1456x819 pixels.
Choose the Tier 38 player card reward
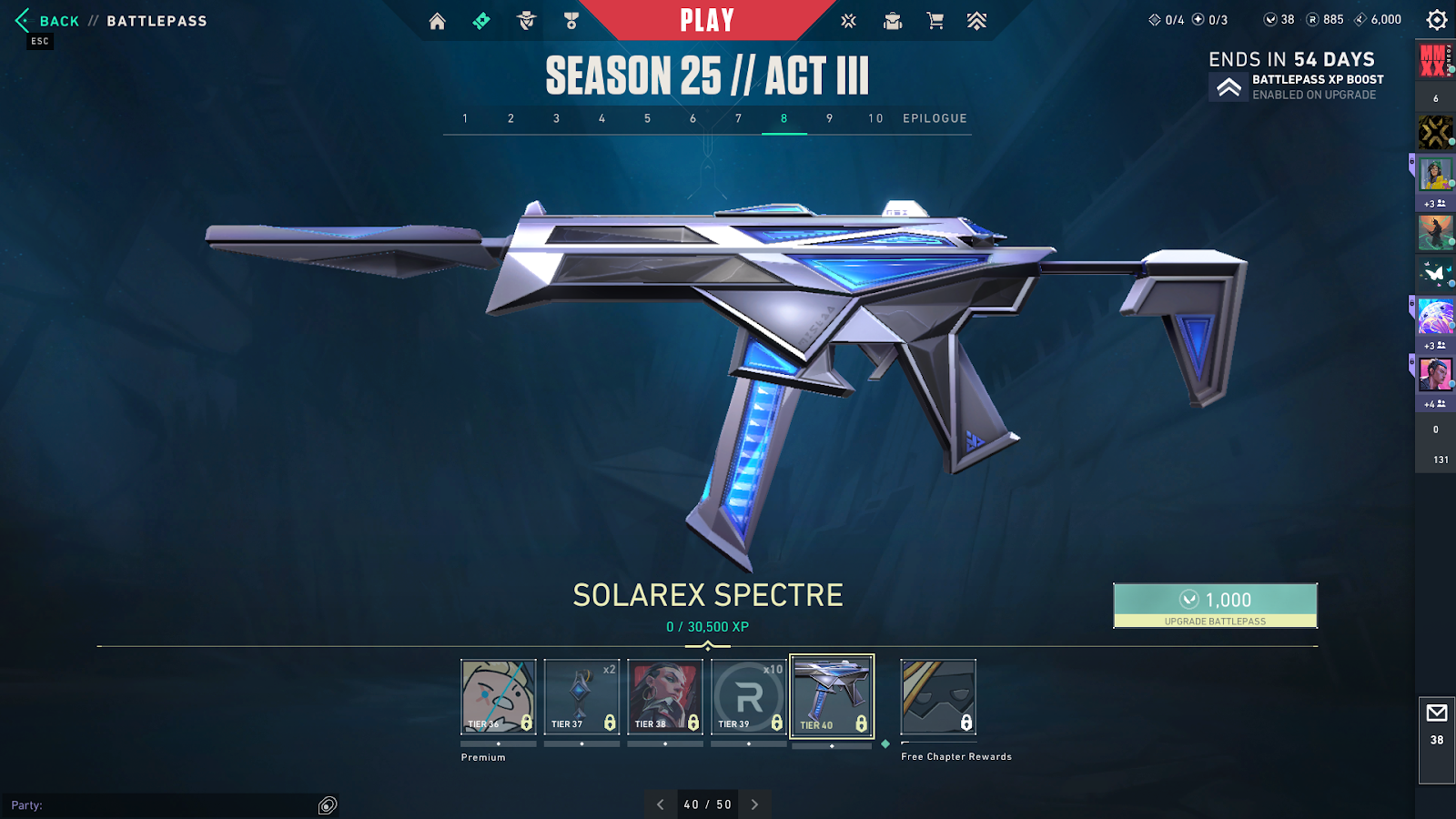pyautogui.click(x=665, y=697)
